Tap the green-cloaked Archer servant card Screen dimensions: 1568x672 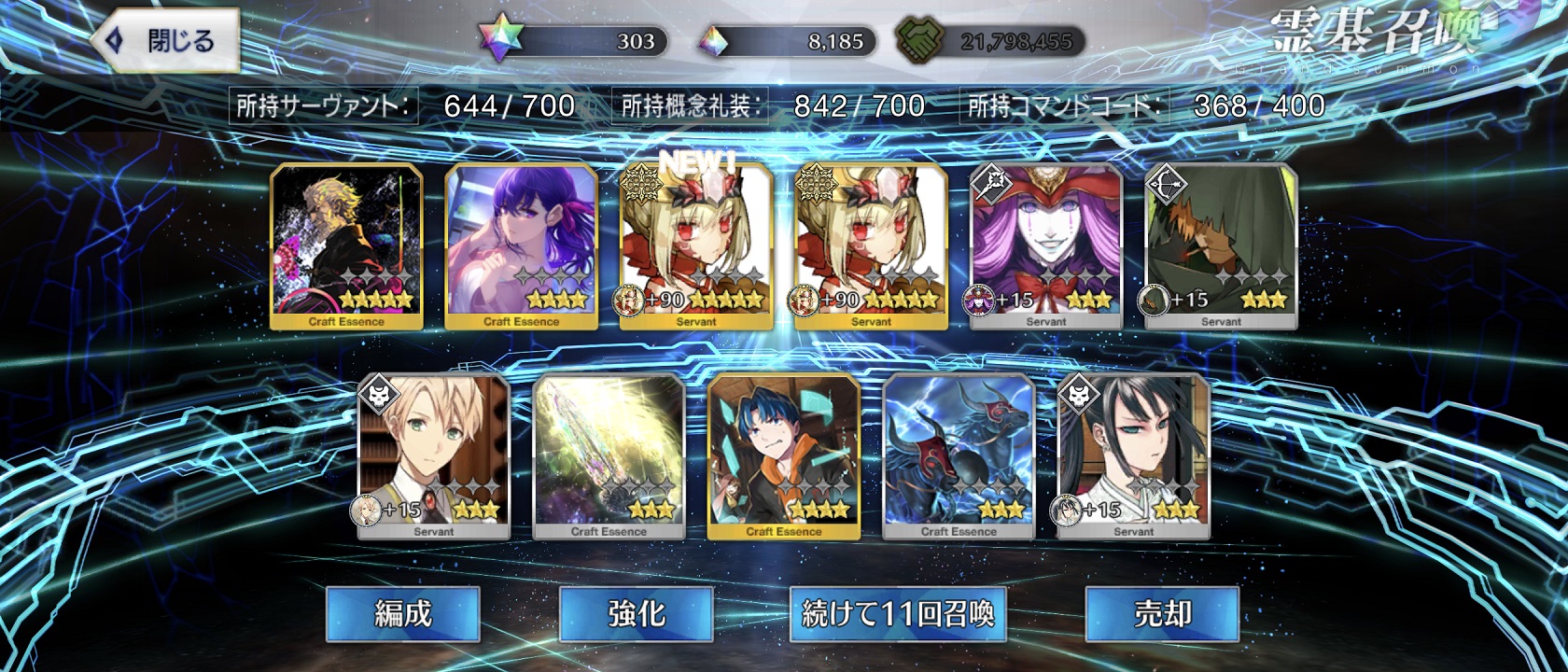[x=1221, y=246]
